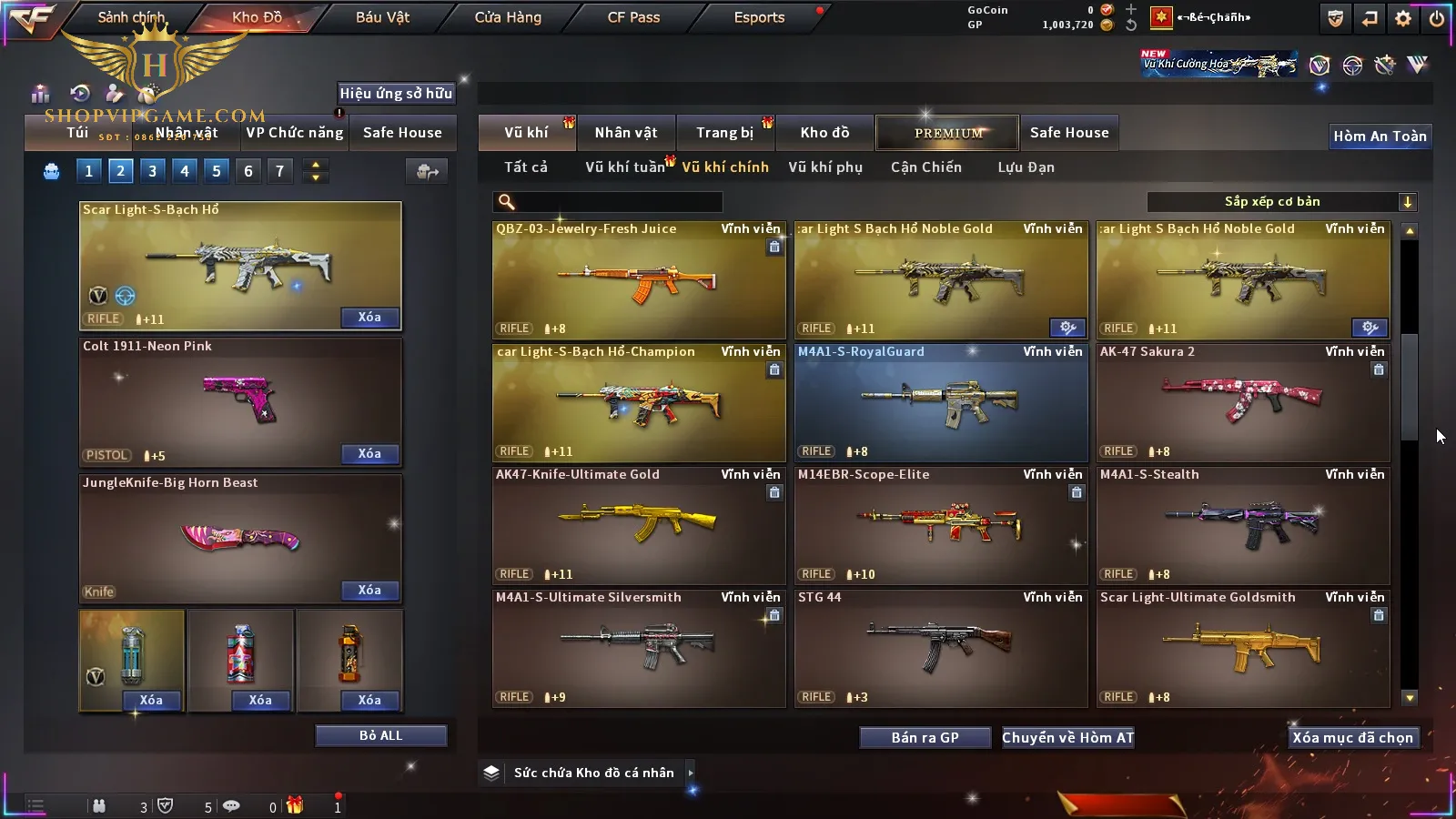Screen dimensions: 1456x819
Task: Open the gear settings icon
Action: [x=1403, y=18]
